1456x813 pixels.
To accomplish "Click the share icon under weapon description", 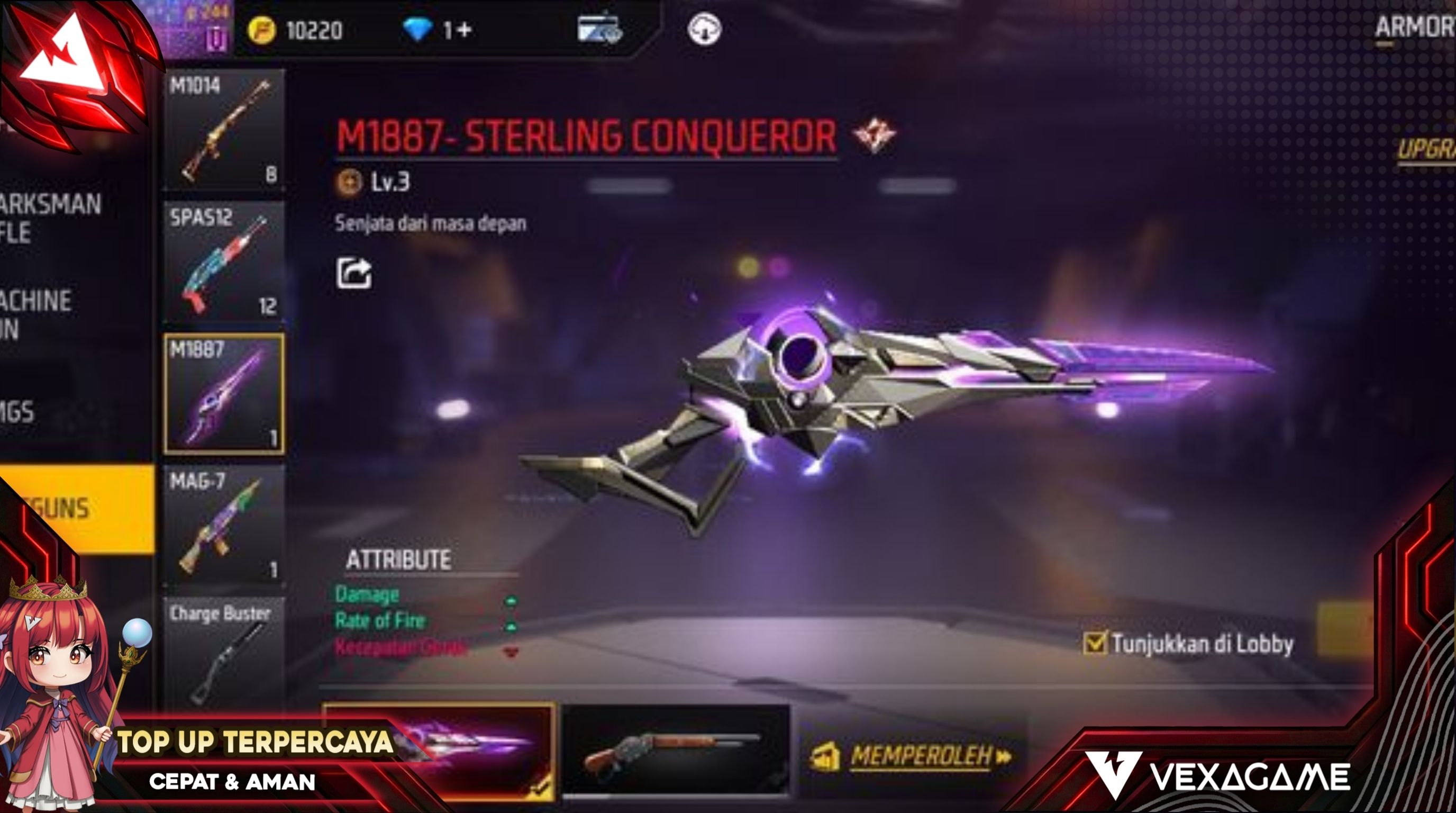I will point(354,274).
